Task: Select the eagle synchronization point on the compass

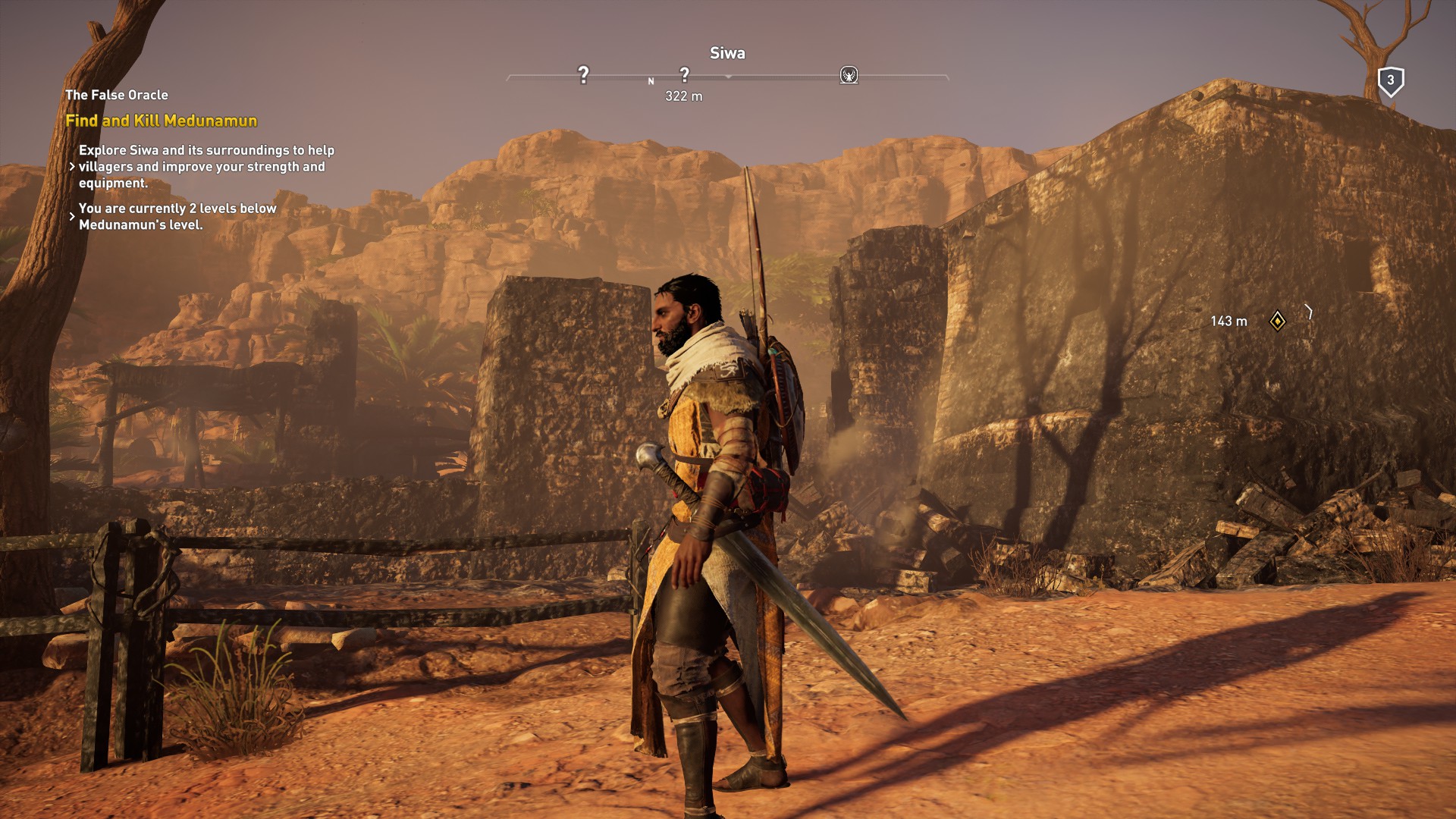Action: tap(849, 75)
